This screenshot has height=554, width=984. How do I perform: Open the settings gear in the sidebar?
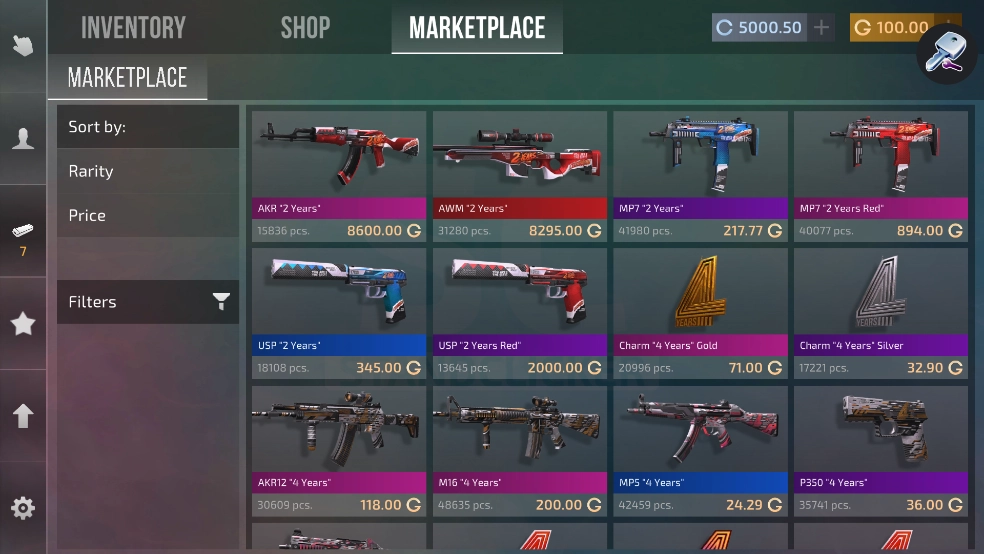(x=23, y=508)
